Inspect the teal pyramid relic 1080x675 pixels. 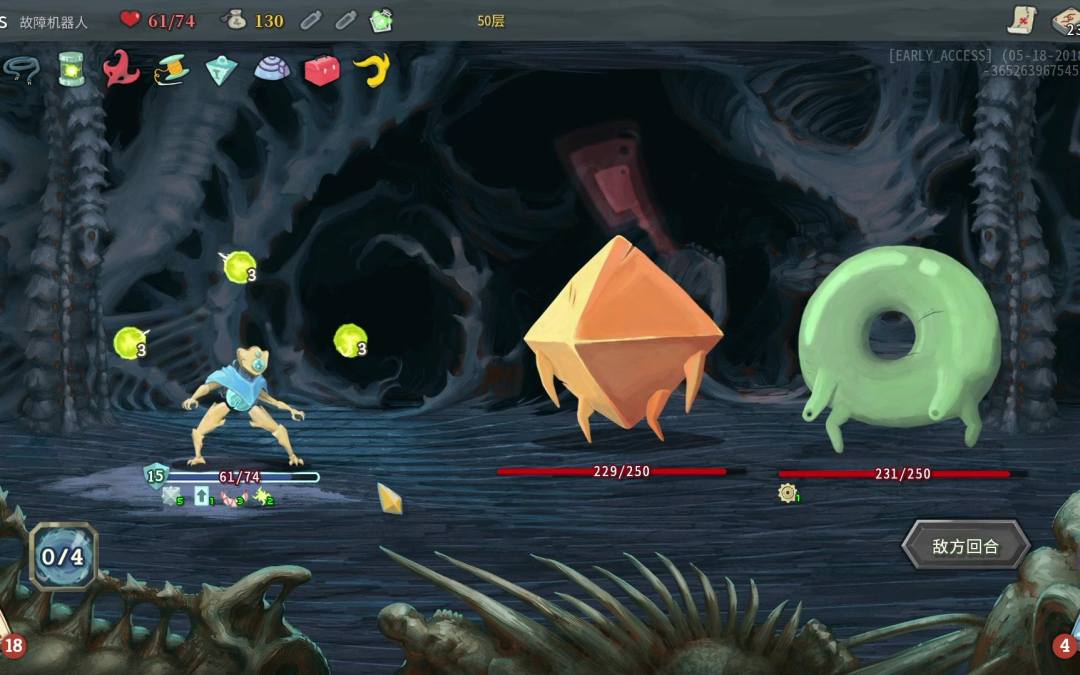(221, 70)
